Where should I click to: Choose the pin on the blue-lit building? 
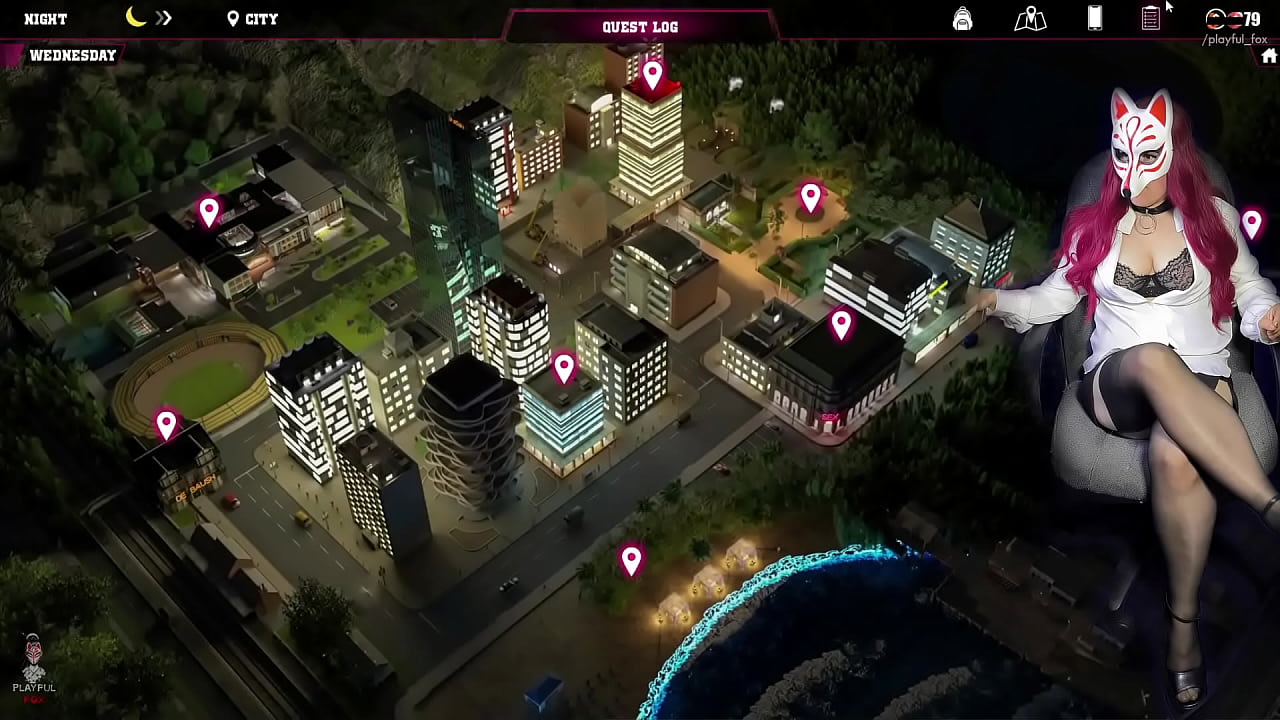pos(564,367)
